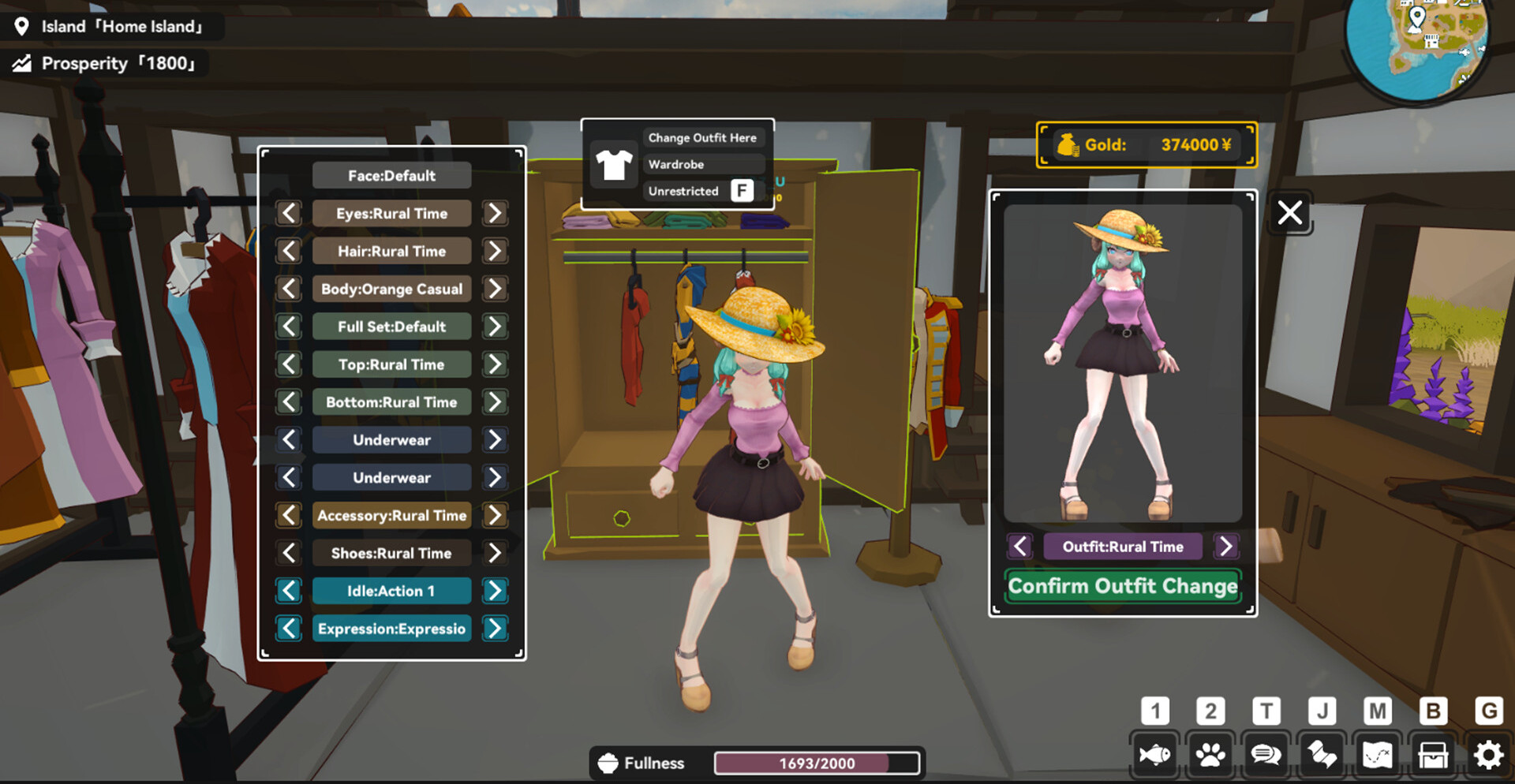Open the chat bubble icon

[x=1266, y=755]
